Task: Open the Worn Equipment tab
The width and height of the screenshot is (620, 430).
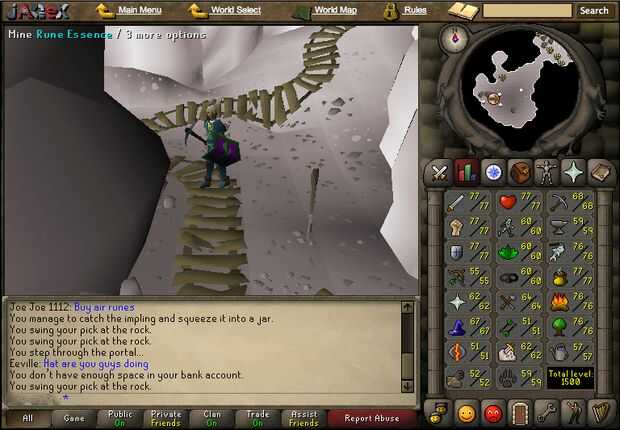Action: coord(547,172)
